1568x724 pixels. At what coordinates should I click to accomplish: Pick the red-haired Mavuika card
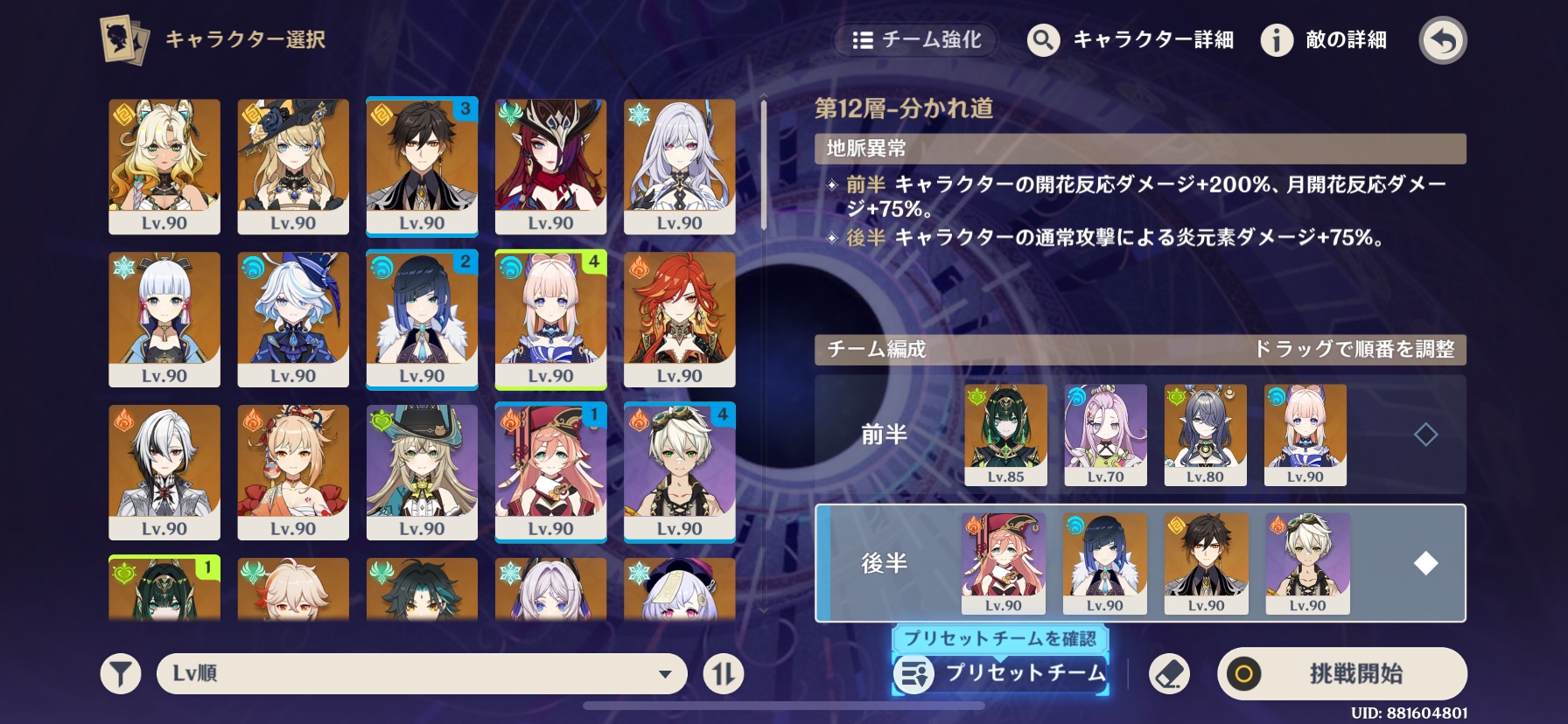click(679, 319)
